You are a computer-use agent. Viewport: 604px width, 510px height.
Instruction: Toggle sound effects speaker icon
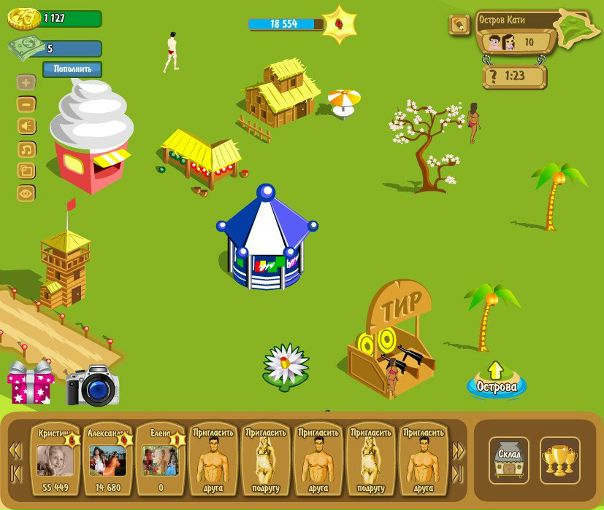pos(26,126)
